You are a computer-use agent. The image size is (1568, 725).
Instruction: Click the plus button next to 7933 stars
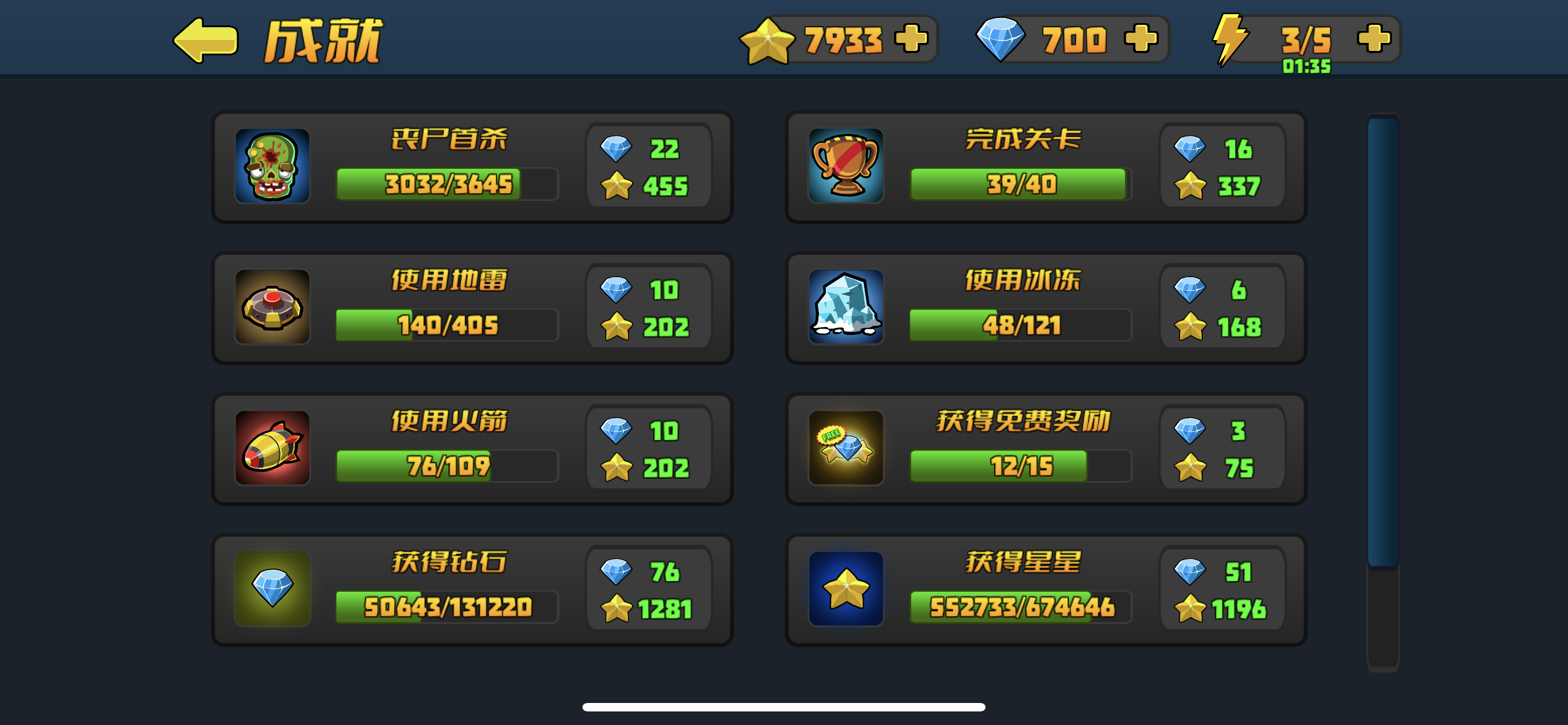(x=910, y=39)
